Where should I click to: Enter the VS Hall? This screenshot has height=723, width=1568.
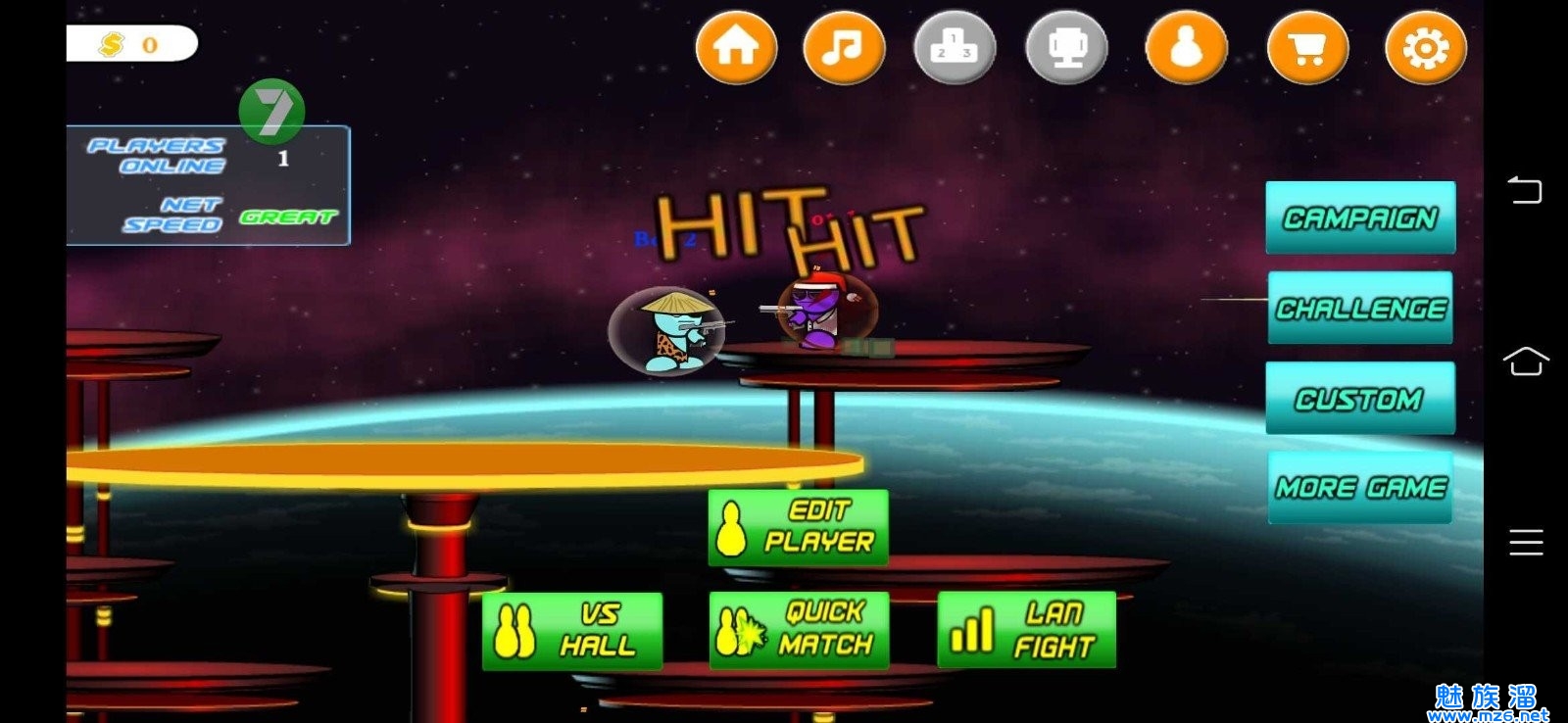[x=572, y=630]
